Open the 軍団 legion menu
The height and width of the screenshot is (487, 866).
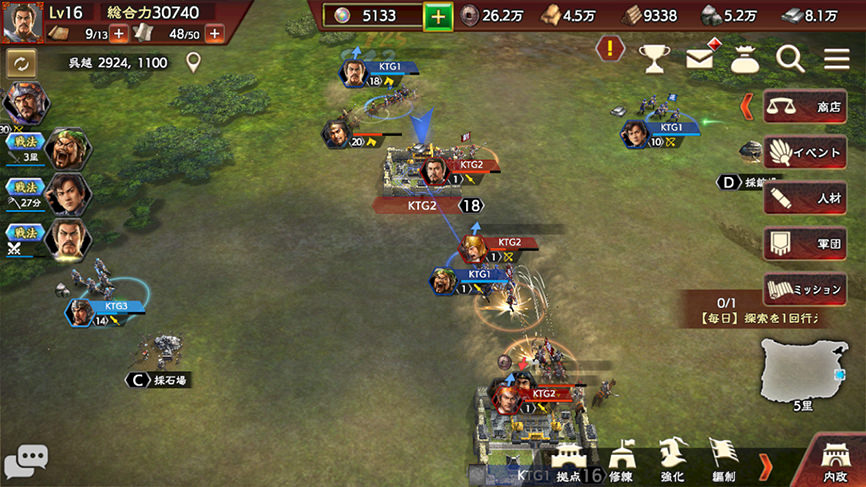tap(805, 243)
